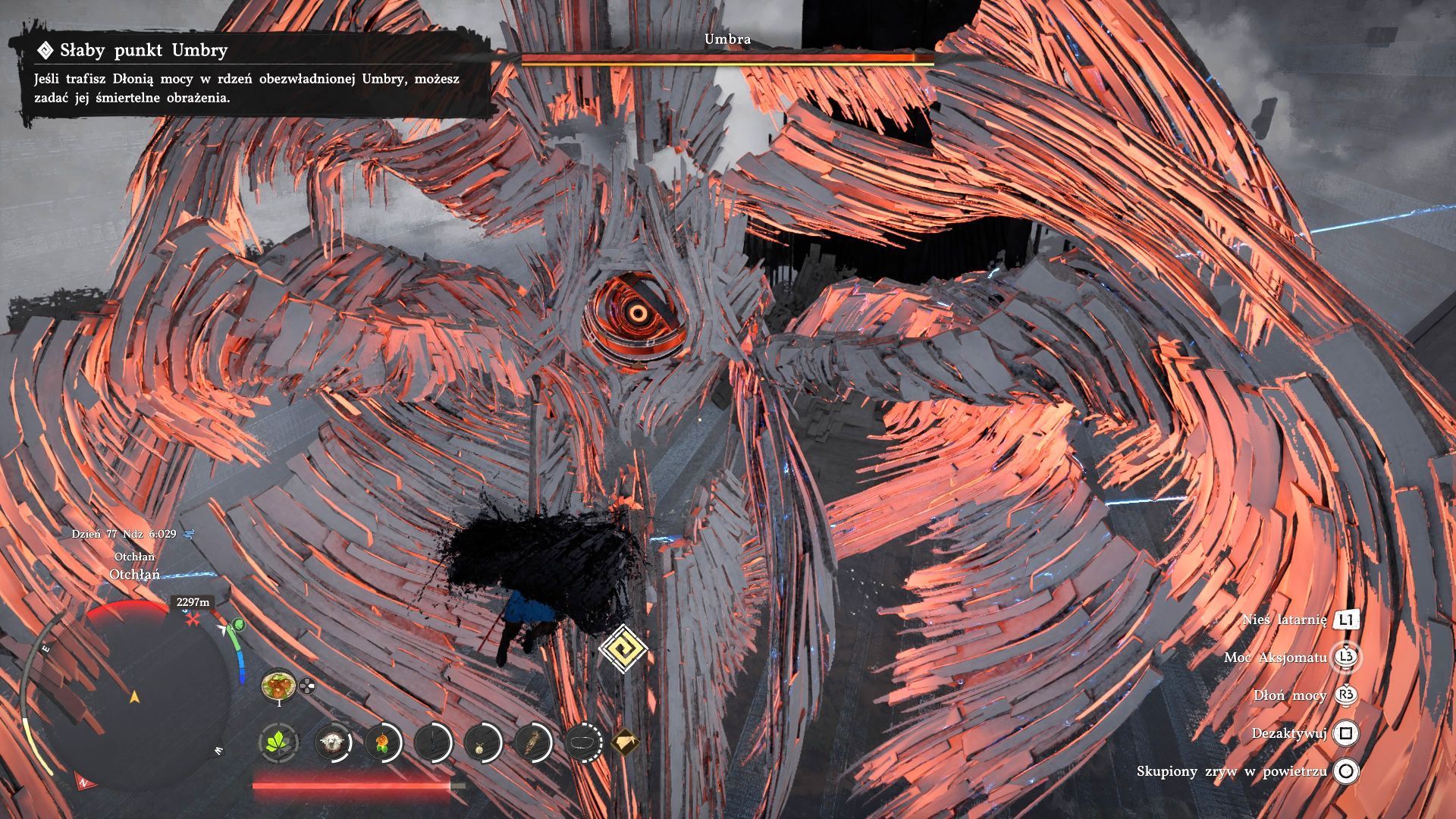This screenshot has width=1456, height=819.
Task: Choose the necklace pendant slot
Action: tap(482, 742)
